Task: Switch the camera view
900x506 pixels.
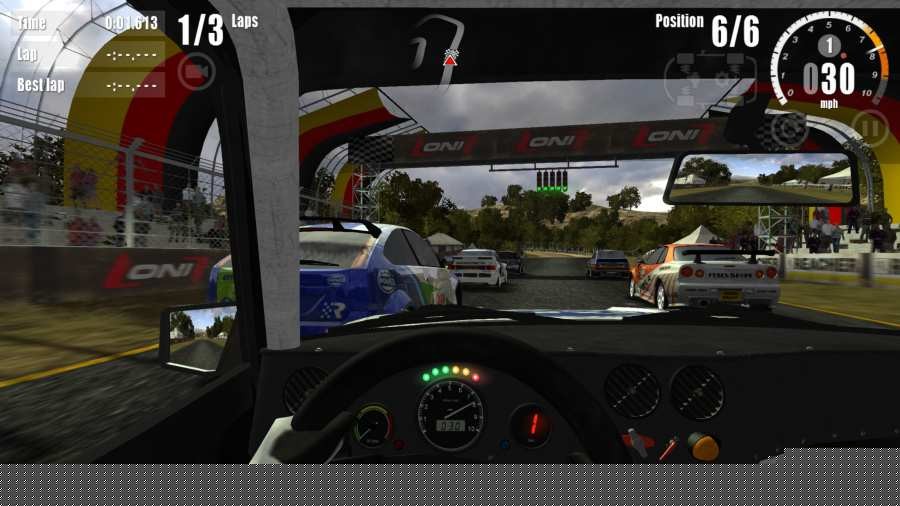Action: 197,71
